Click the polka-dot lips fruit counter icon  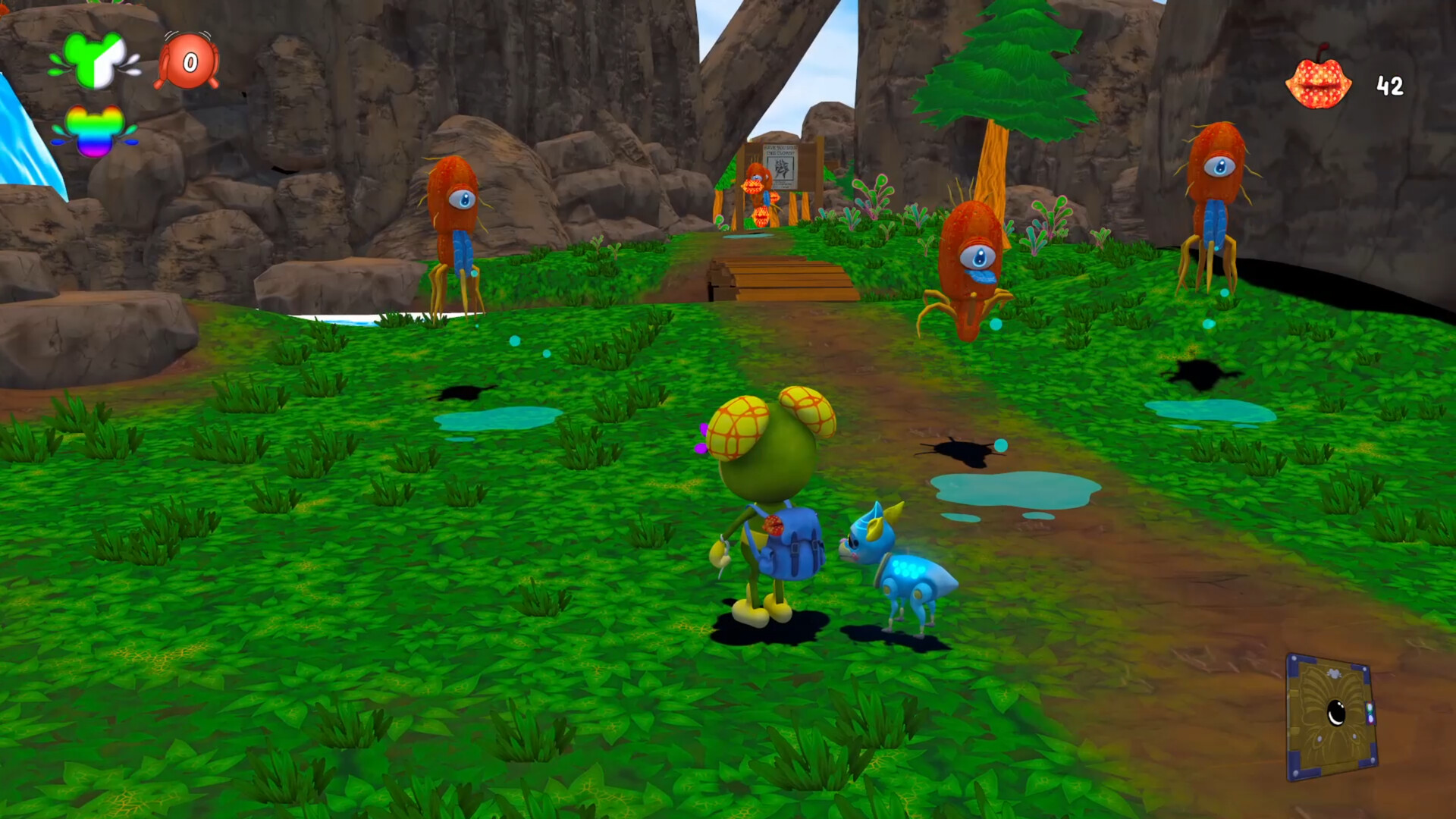tap(1318, 83)
